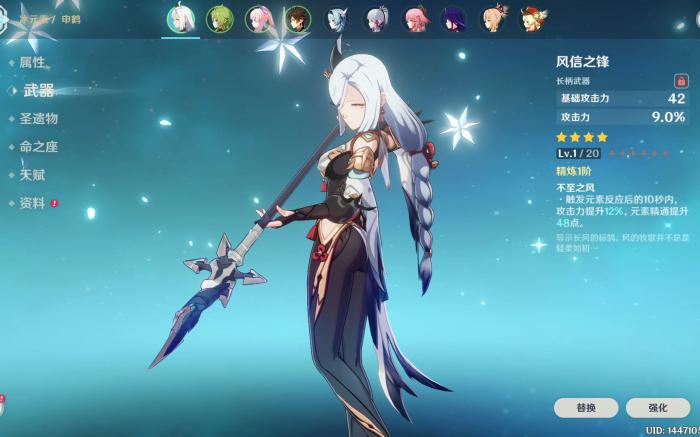Select Shenhe's white-haired portrait
Viewport: 700px width, 437px height.
[181, 19]
